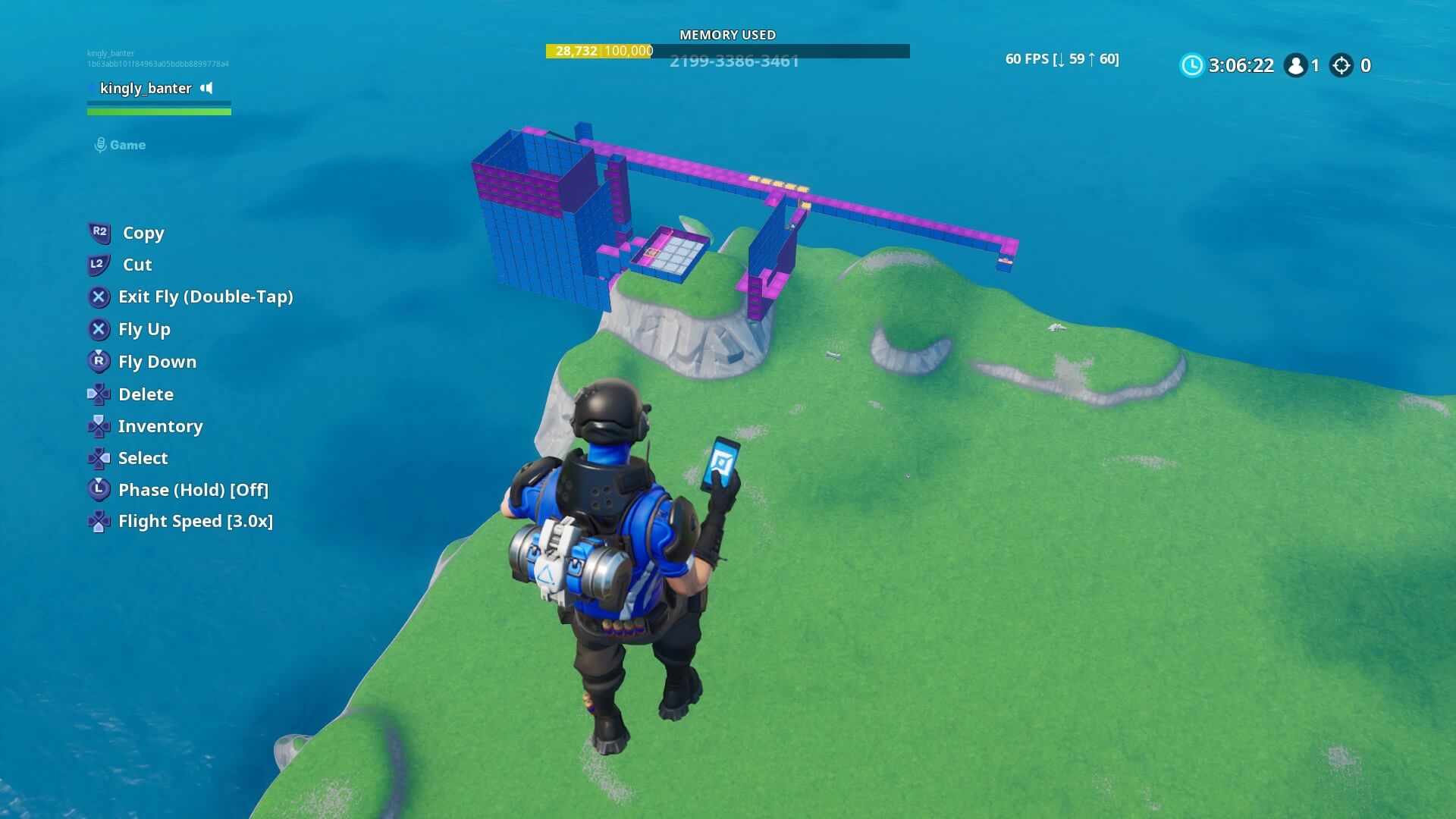The height and width of the screenshot is (819, 1456).
Task: Click the Exit Fly (Double-Tap) option
Action: pos(206,297)
